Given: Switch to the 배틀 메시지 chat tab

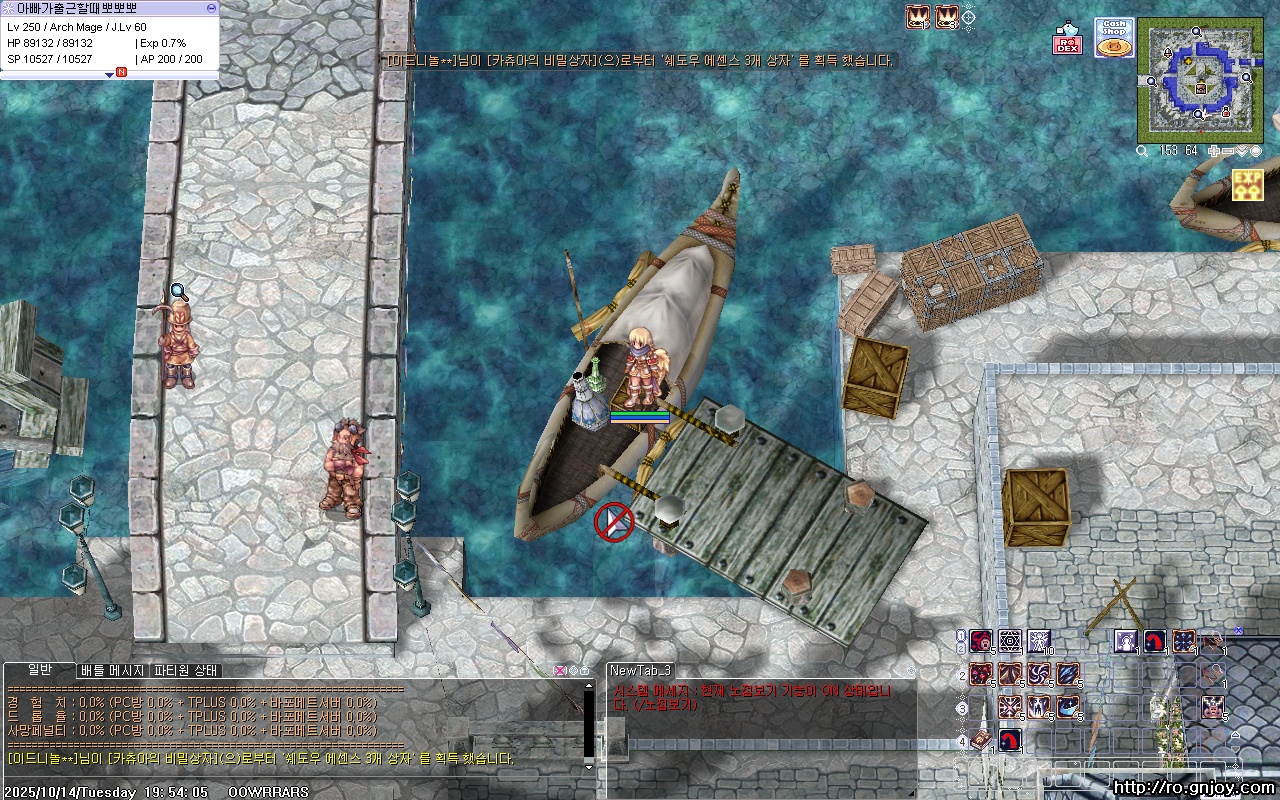Looking at the screenshot, I should [112, 670].
